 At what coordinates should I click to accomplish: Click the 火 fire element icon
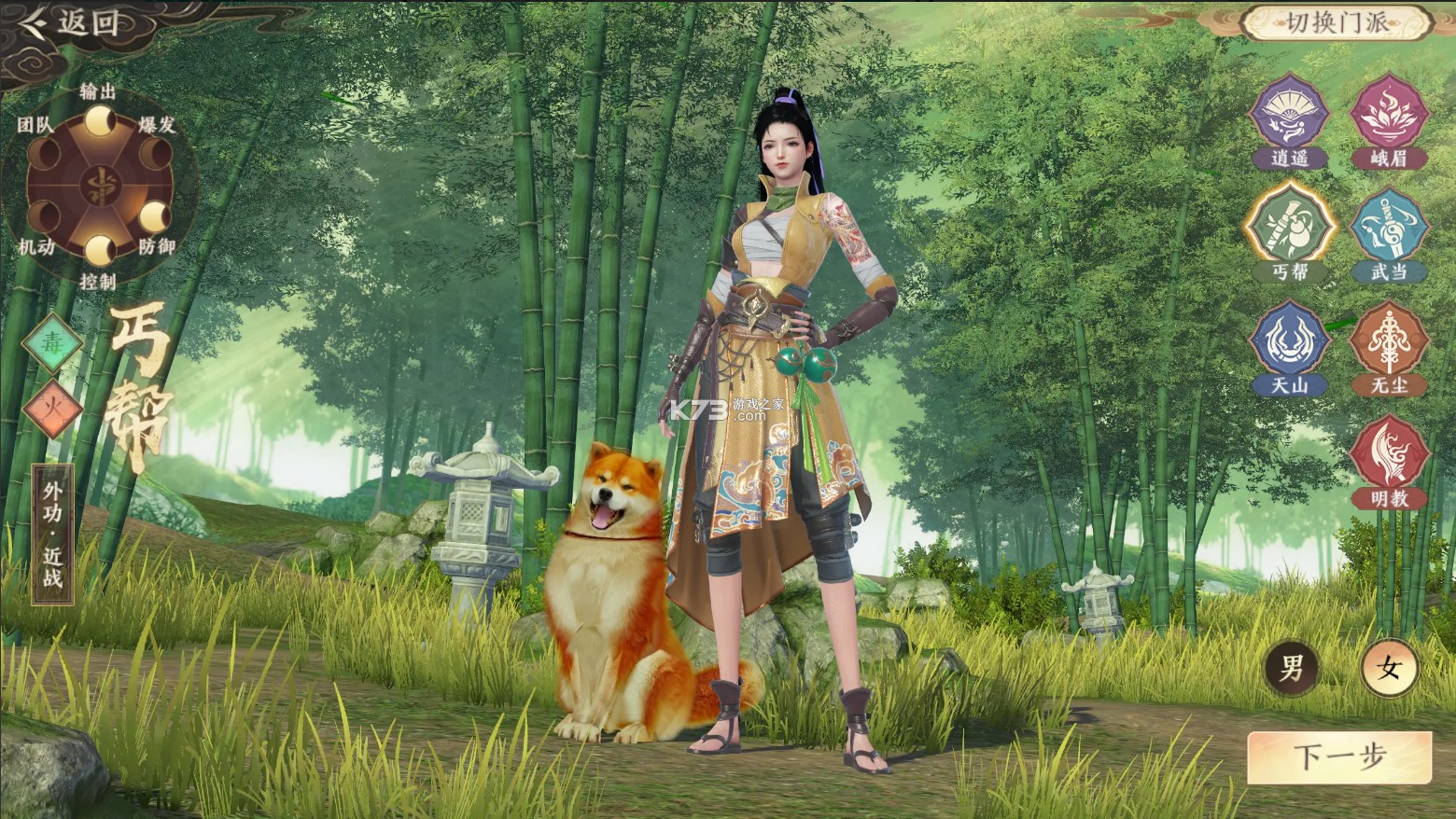click(x=54, y=408)
